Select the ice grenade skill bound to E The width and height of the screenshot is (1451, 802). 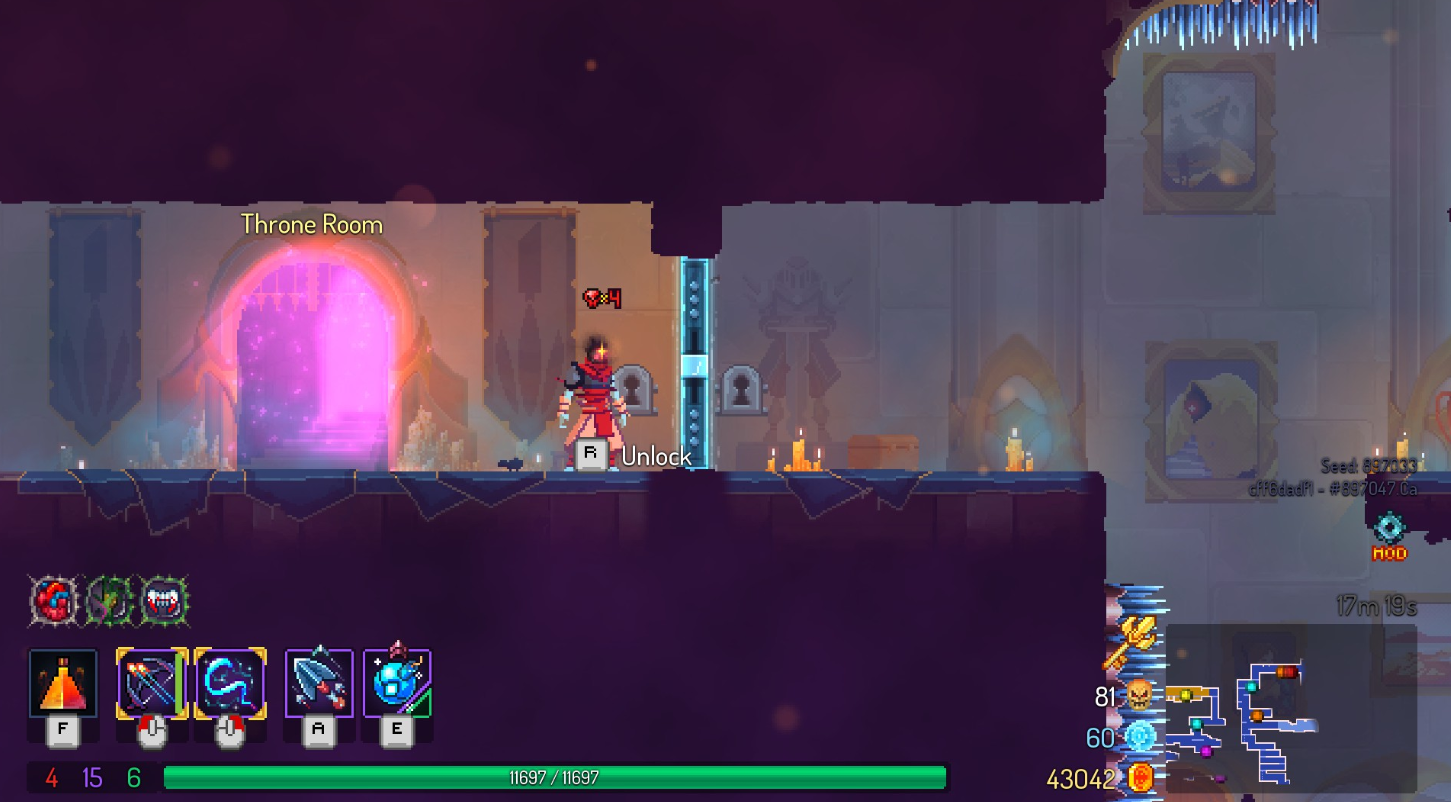coord(396,685)
